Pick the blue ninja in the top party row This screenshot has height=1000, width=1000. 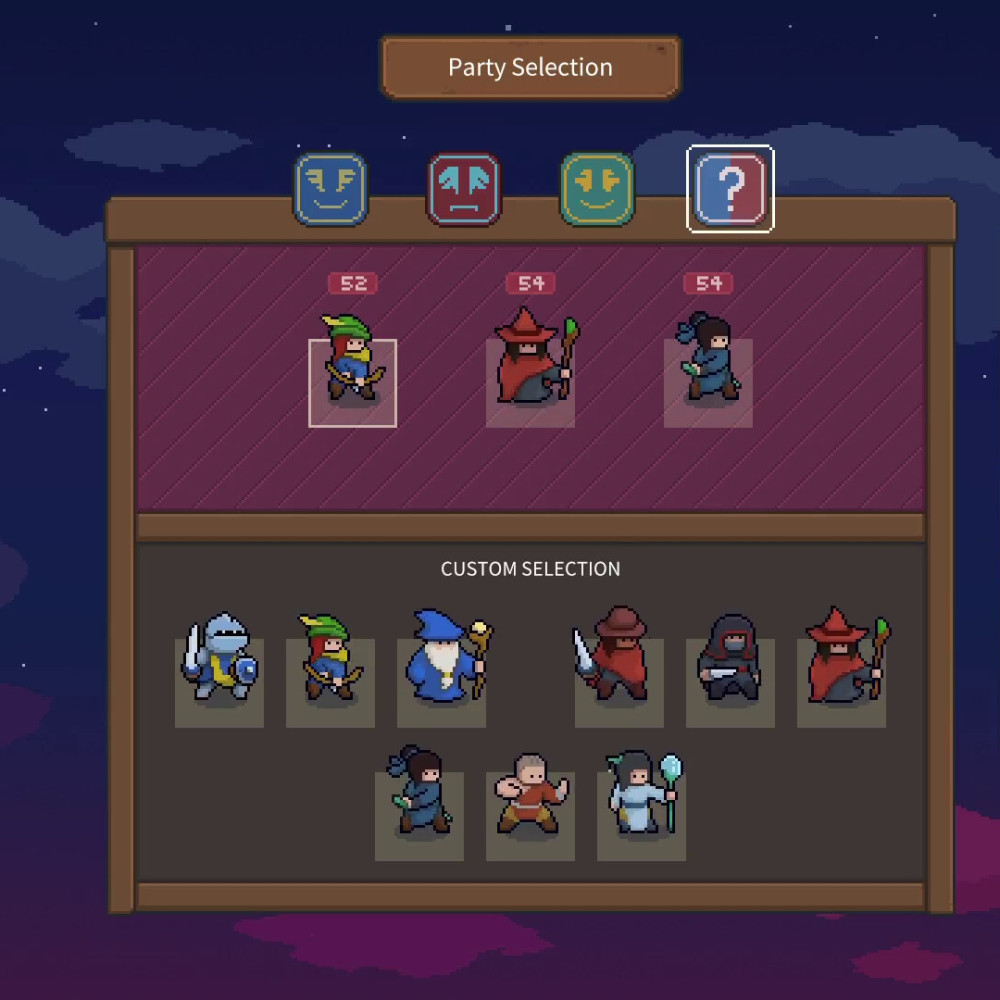pyautogui.click(x=708, y=382)
